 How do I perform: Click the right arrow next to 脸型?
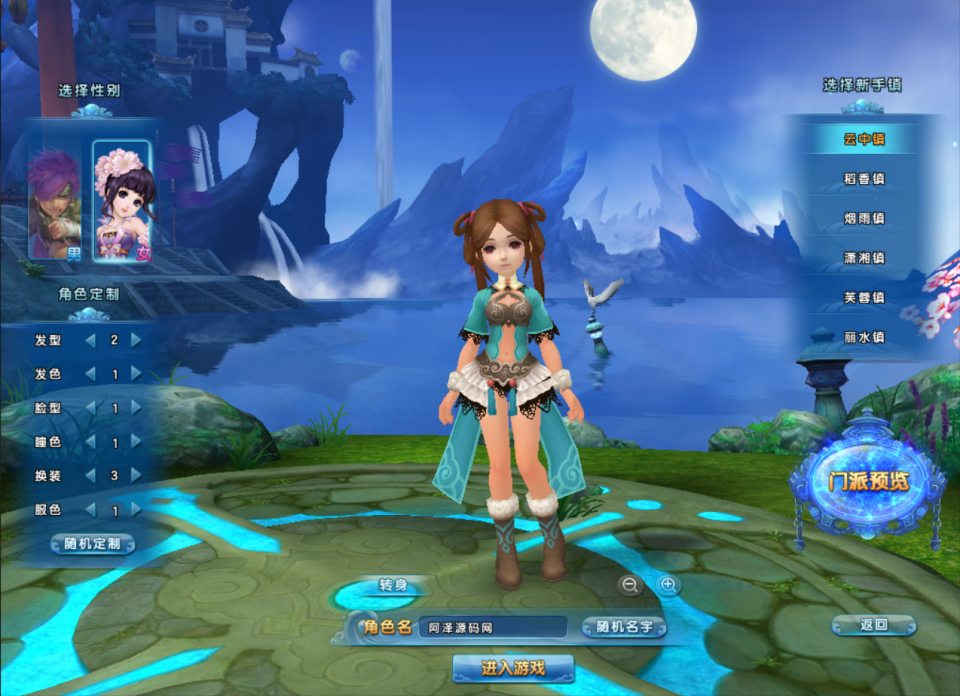[x=136, y=408]
